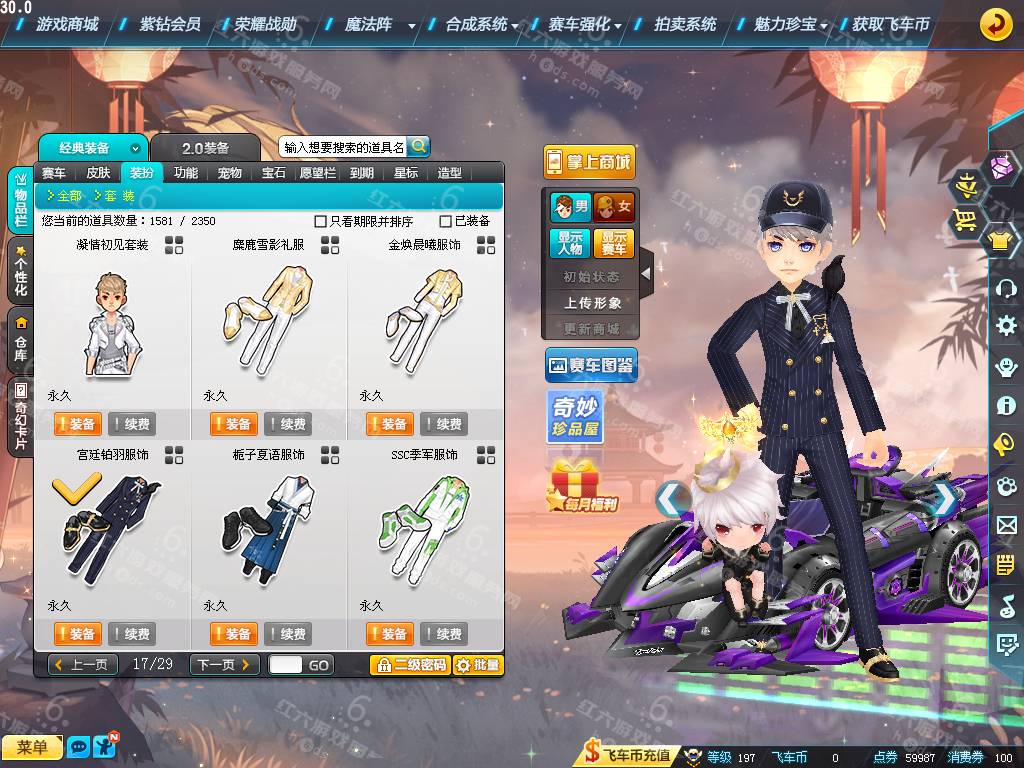This screenshot has height=768, width=1024.
Task: Switch to the 宠物 category tab
Action: point(230,173)
